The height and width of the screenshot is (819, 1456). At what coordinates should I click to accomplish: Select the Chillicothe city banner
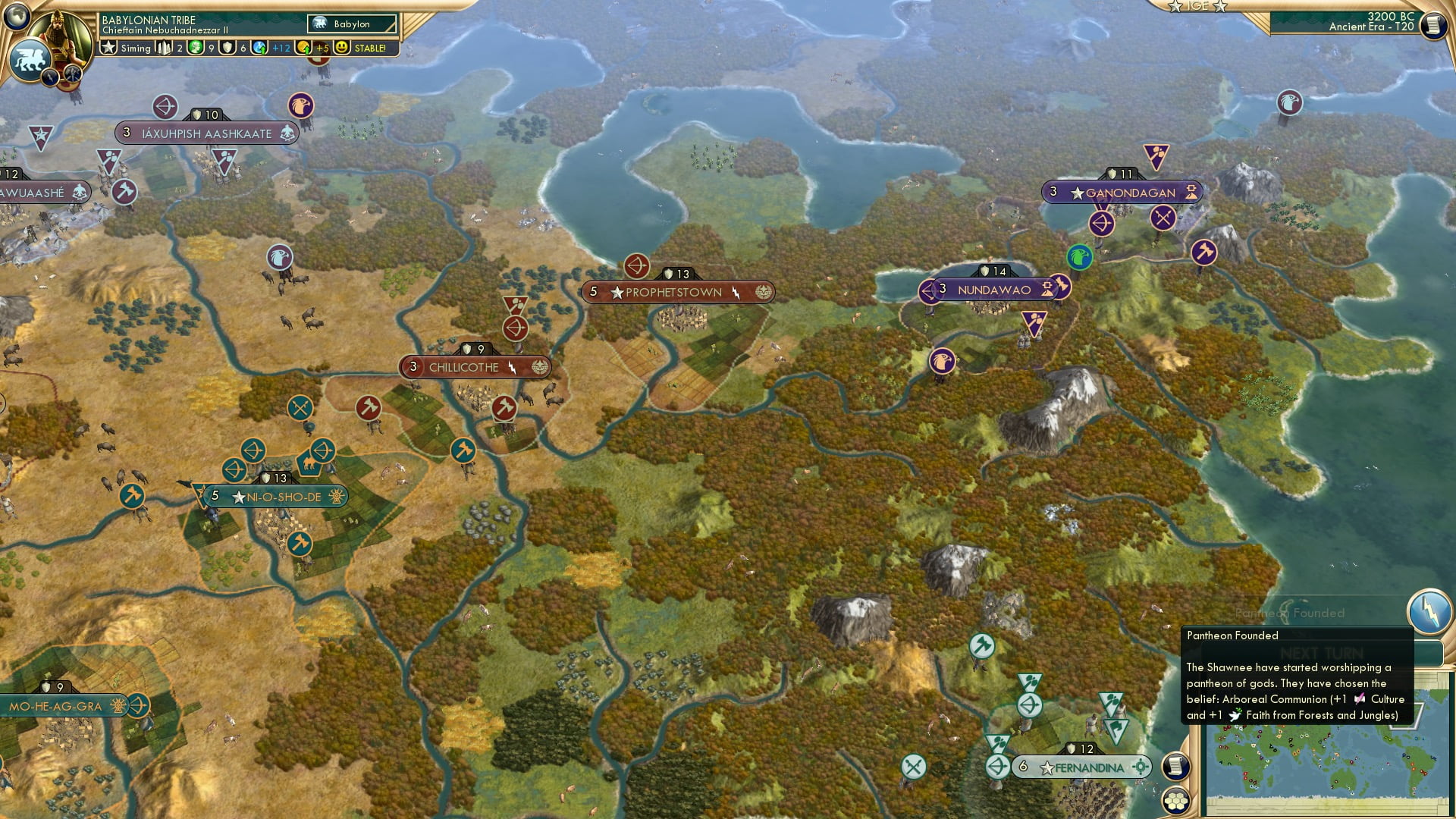[x=466, y=367]
